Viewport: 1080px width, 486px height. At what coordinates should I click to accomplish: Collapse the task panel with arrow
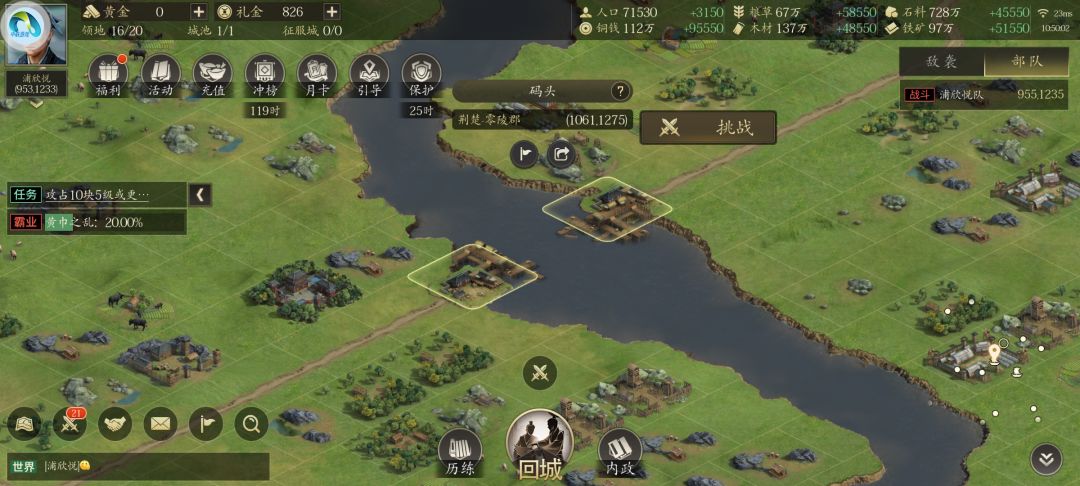point(201,194)
